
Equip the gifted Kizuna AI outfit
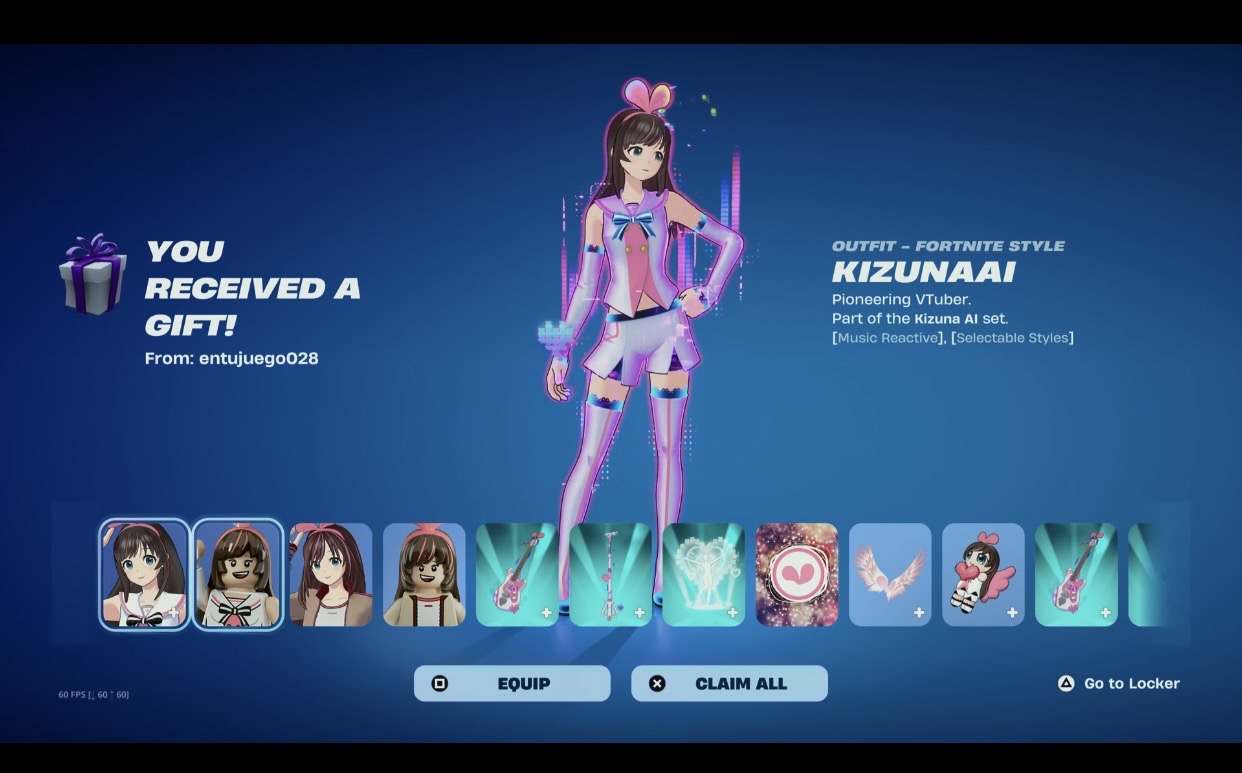pos(511,683)
